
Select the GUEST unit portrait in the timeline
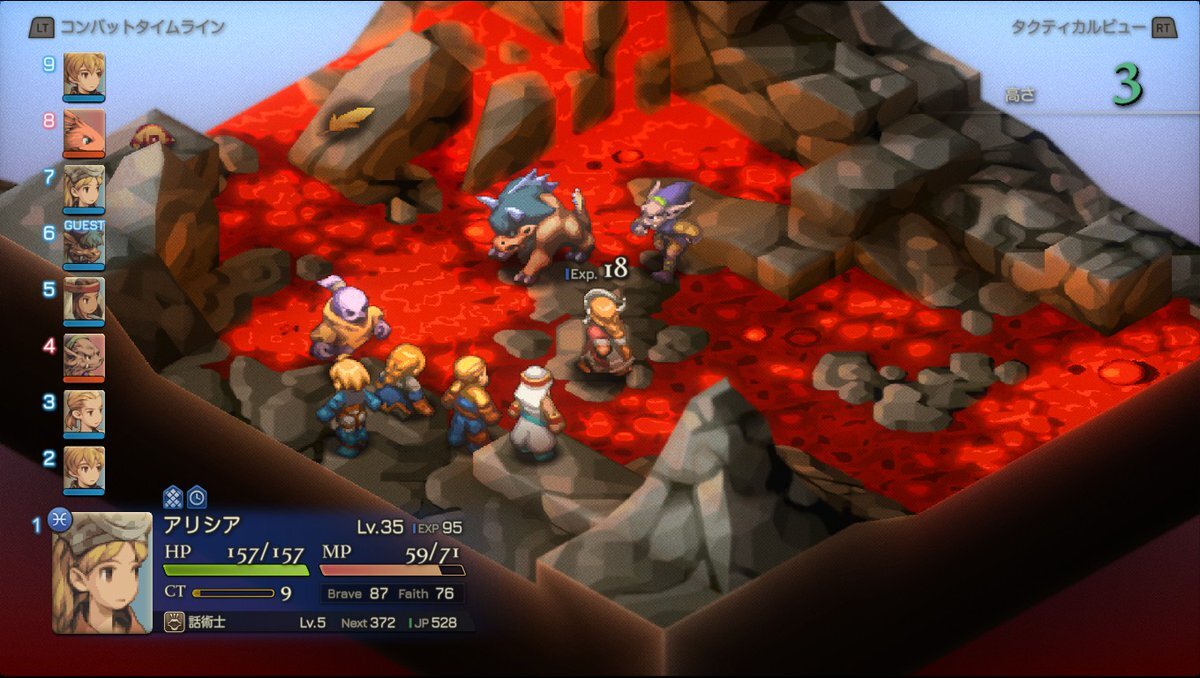(x=84, y=245)
